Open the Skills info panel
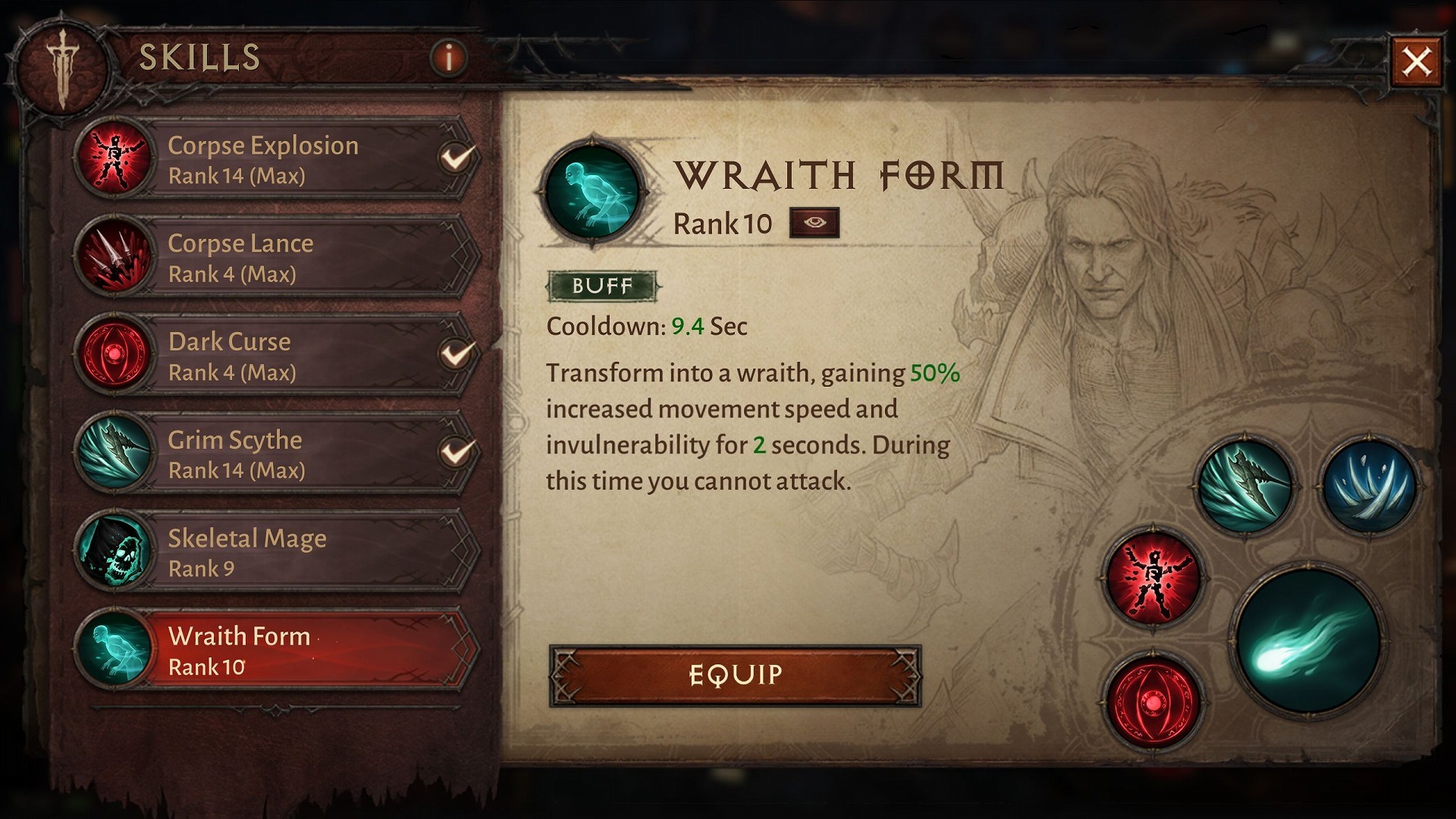 448,58
